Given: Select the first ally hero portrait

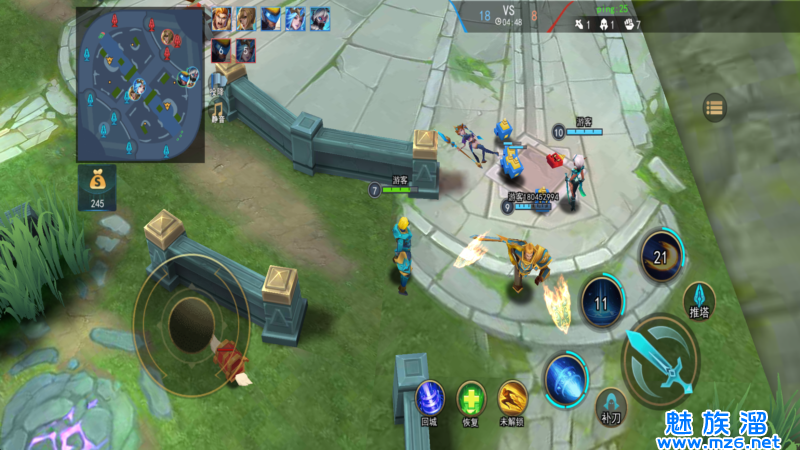Looking at the screenshot, I should pyautogui.click(x=221, y=18).
